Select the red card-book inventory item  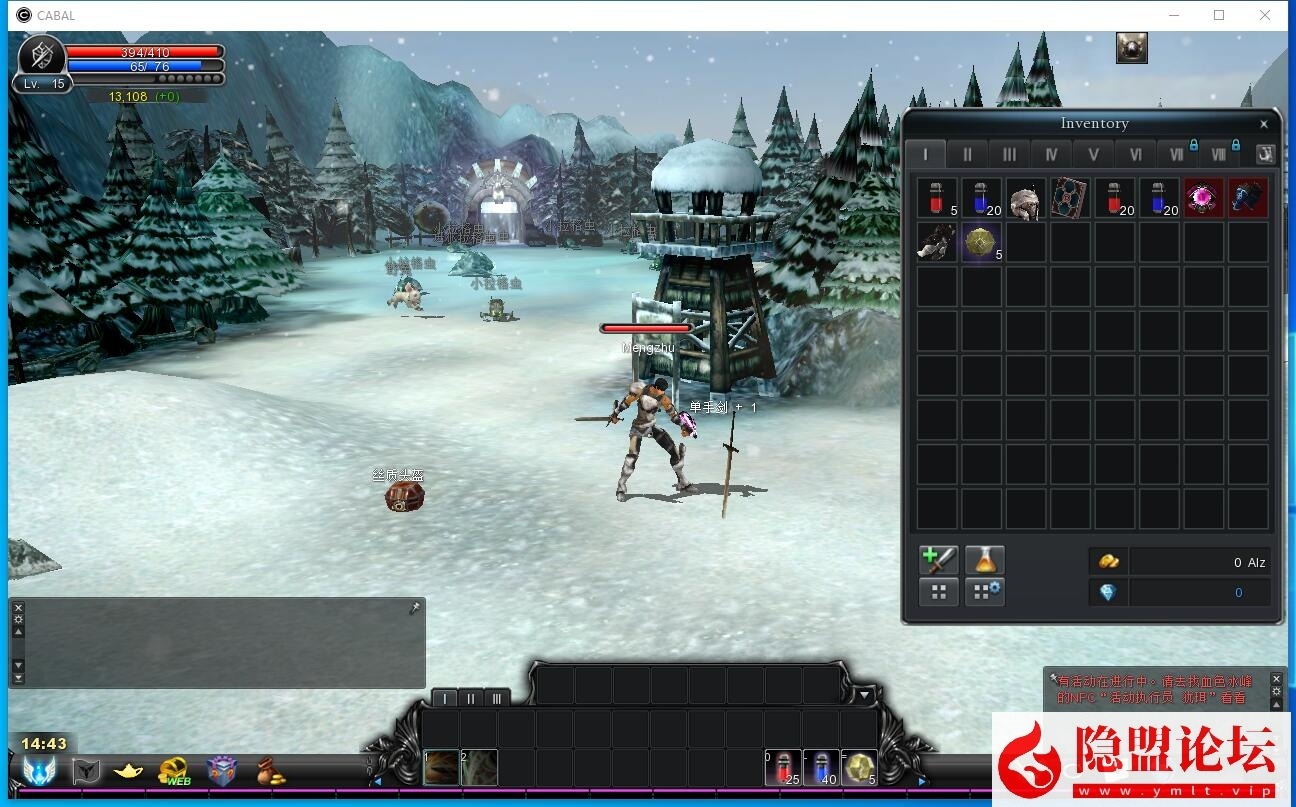coord(1070,199)
